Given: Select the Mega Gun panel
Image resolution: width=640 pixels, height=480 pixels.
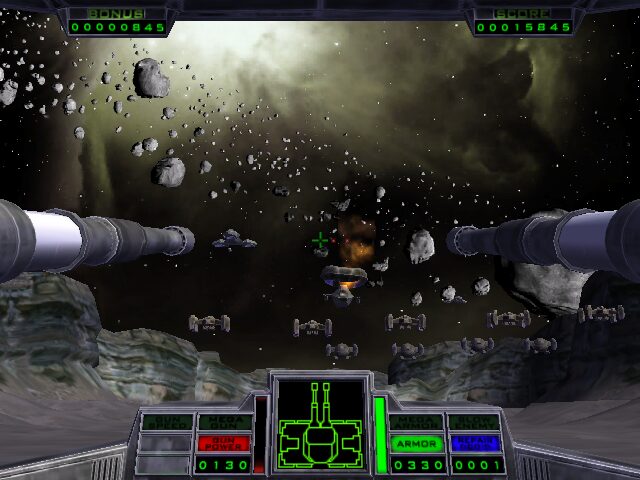Looking at the screenshot, I should (224, 422).
